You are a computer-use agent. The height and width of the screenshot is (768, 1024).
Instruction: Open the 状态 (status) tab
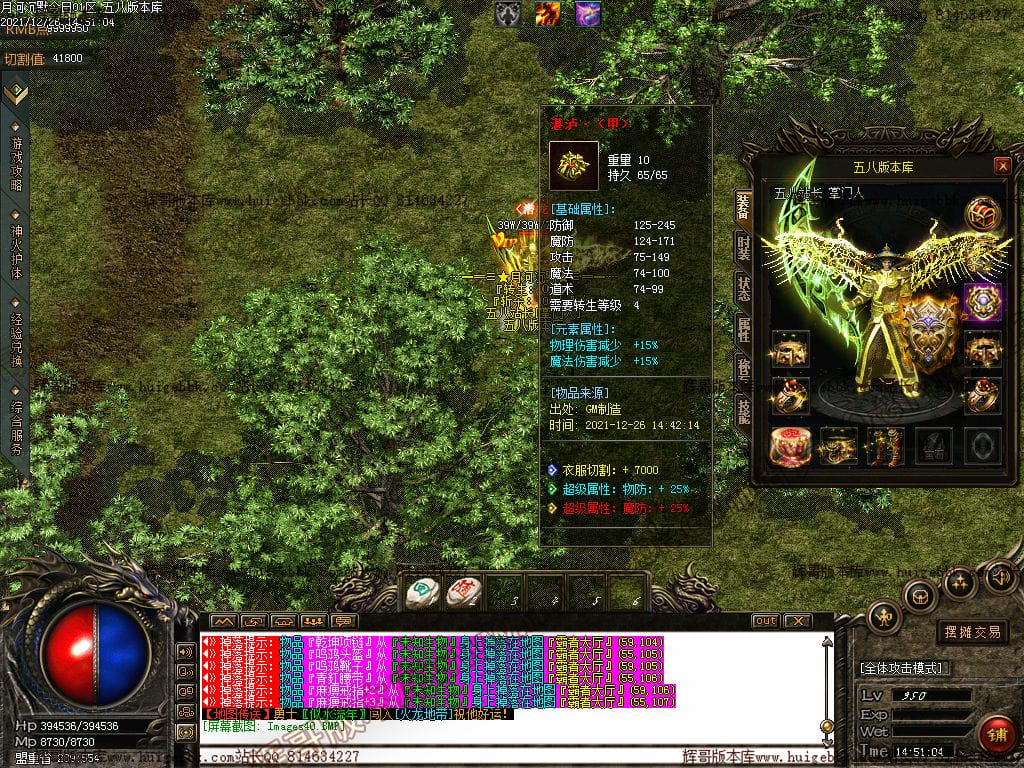(743, 287)
